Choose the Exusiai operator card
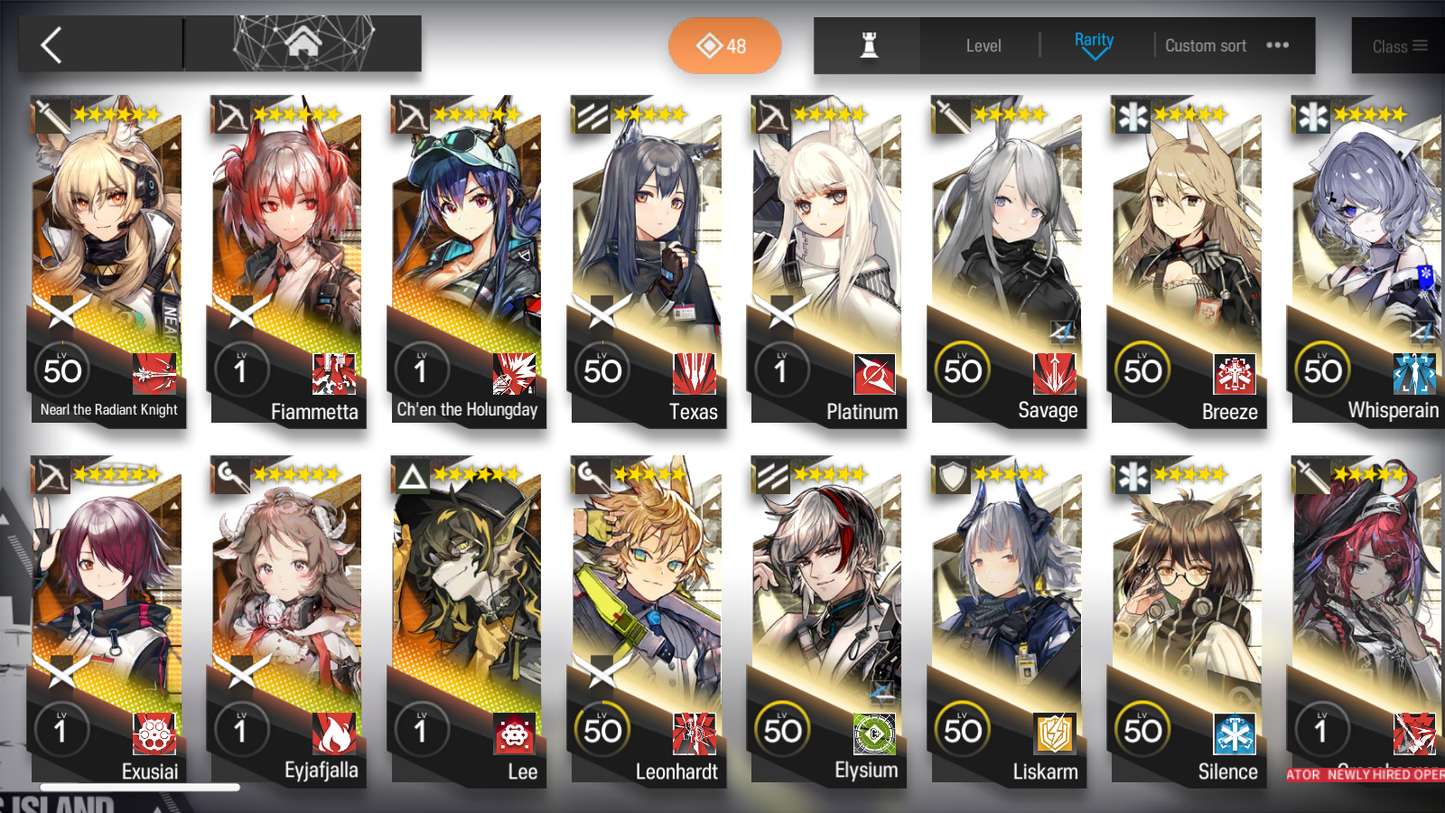The height and width of the screenshot is (813, 1445). tap(107, 620)
